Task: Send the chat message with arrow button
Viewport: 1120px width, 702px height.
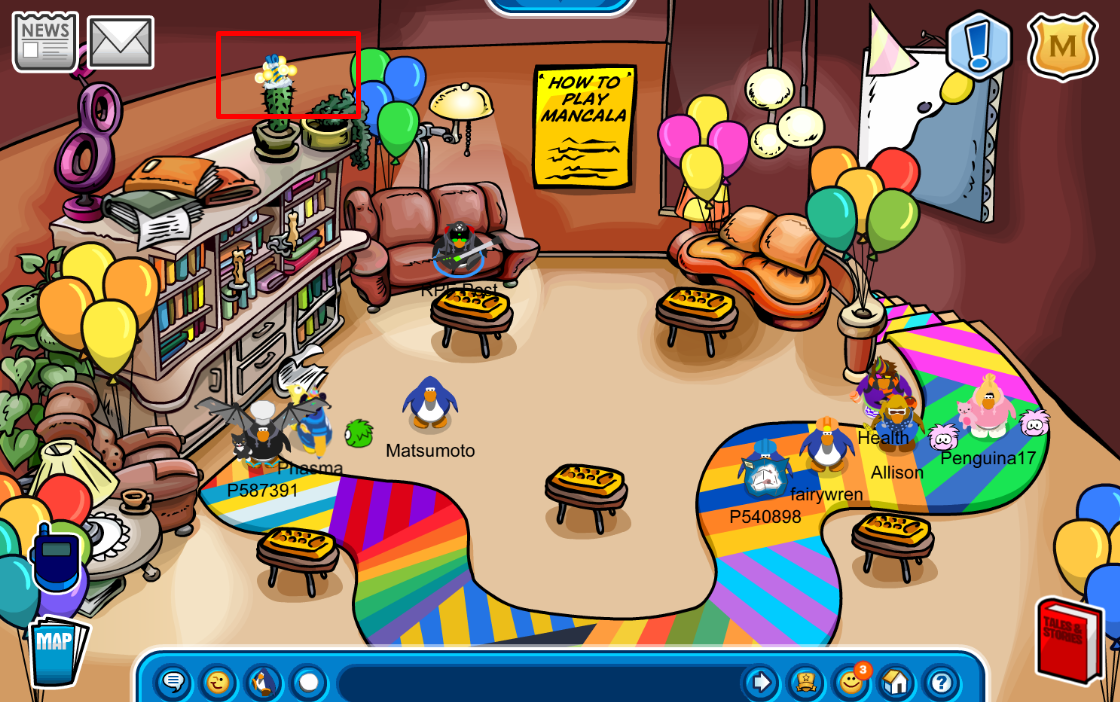Action: tap(761, 683)
